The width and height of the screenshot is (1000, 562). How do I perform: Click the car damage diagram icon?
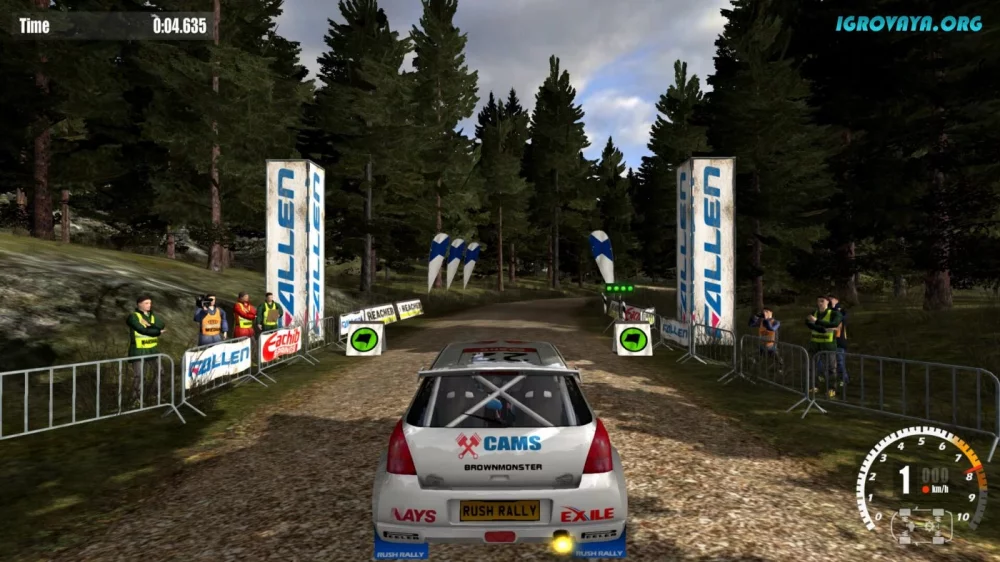(x=921, y=525)
